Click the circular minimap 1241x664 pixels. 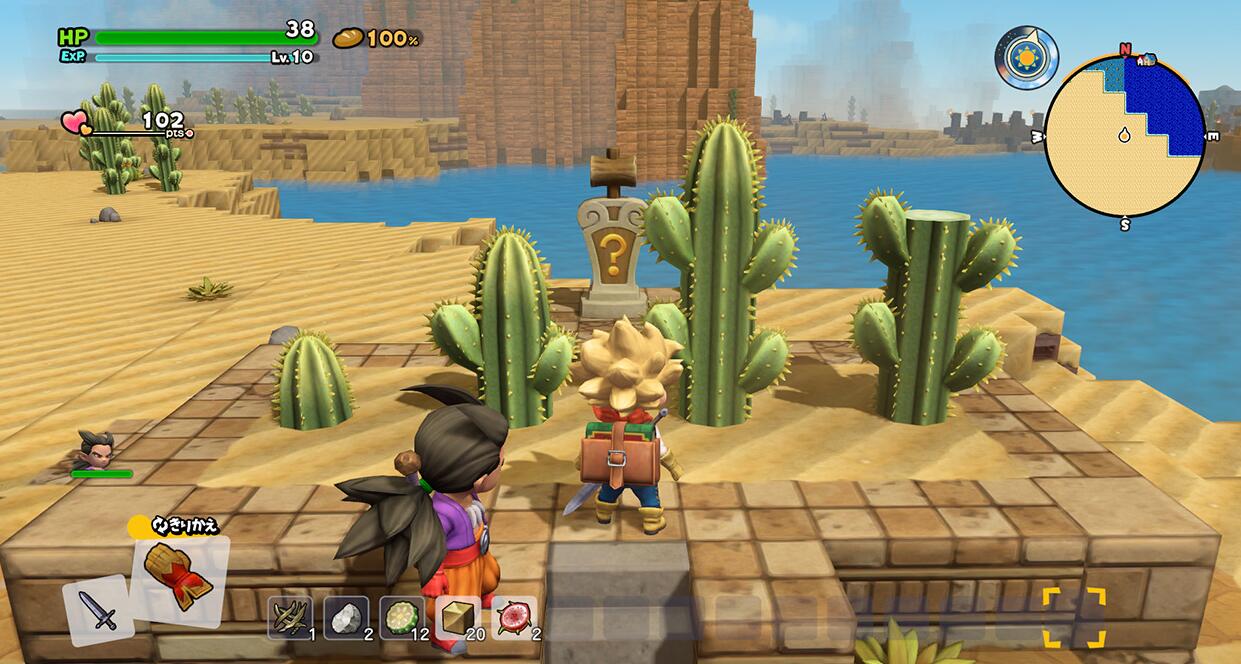click(x=1125, y=136)
